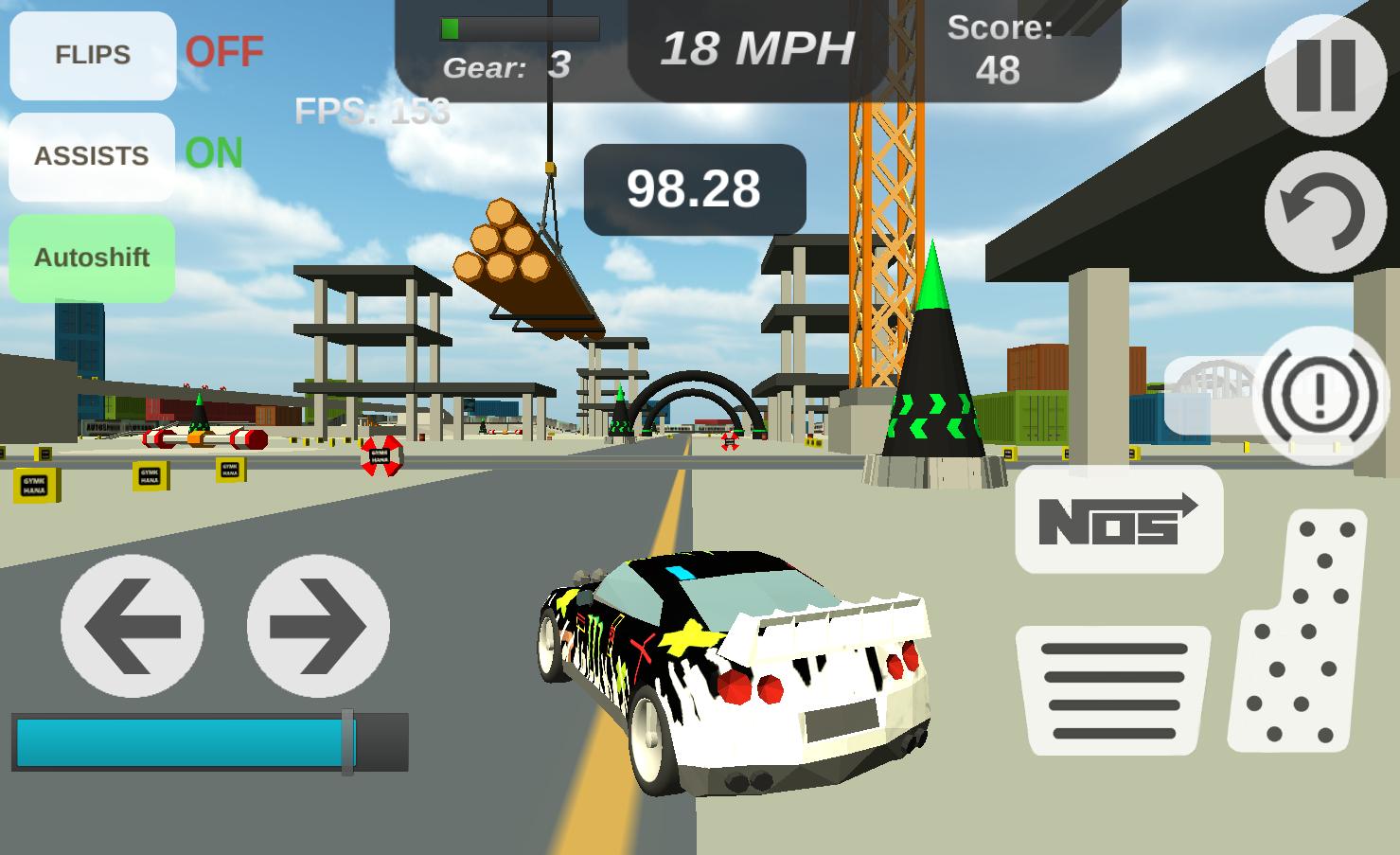Disable ASSISTS by tapping its toggle
The image size is (1400, 855).
(x=91, y=155)
